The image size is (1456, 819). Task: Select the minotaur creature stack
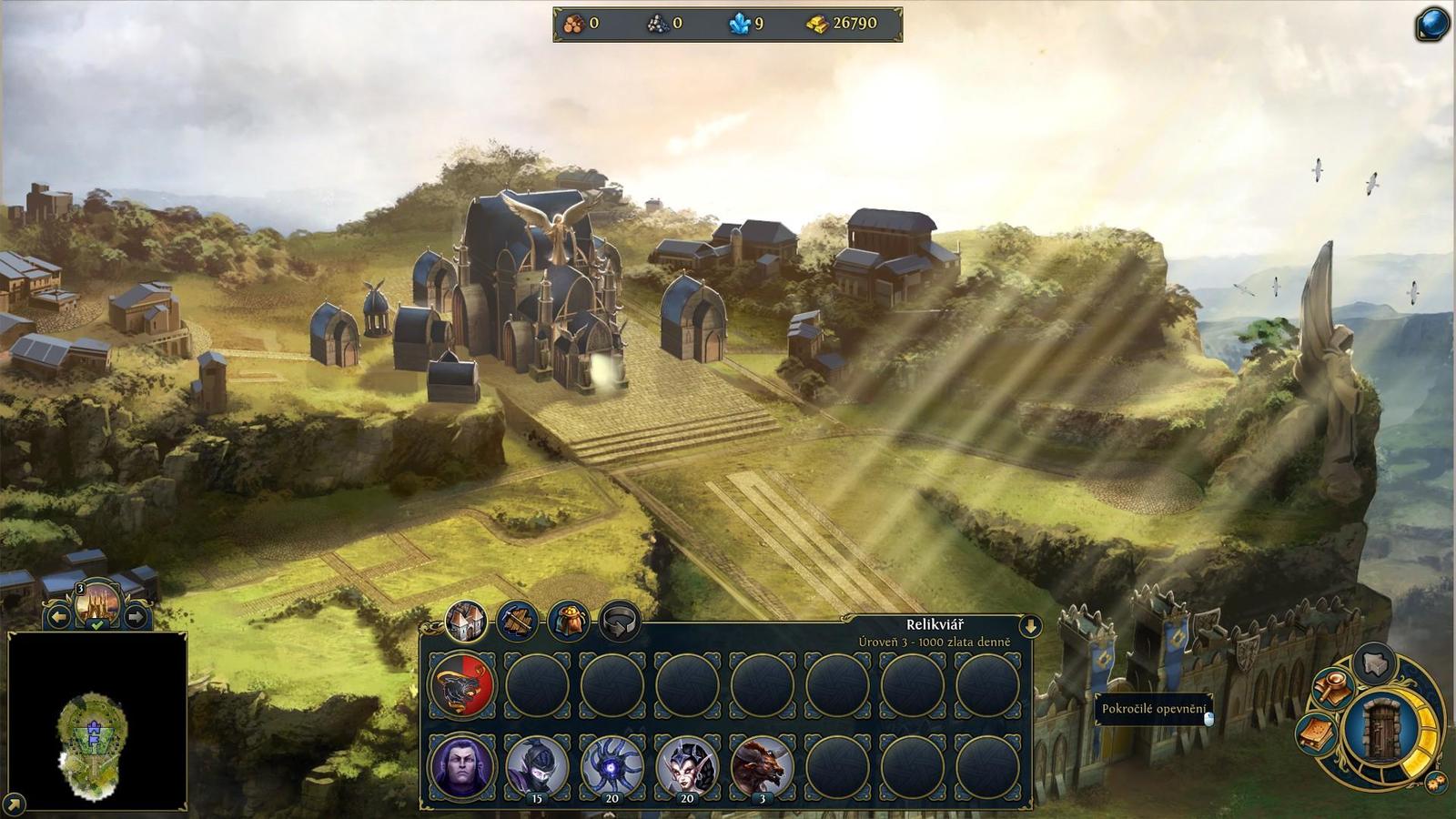pos(762,766)
